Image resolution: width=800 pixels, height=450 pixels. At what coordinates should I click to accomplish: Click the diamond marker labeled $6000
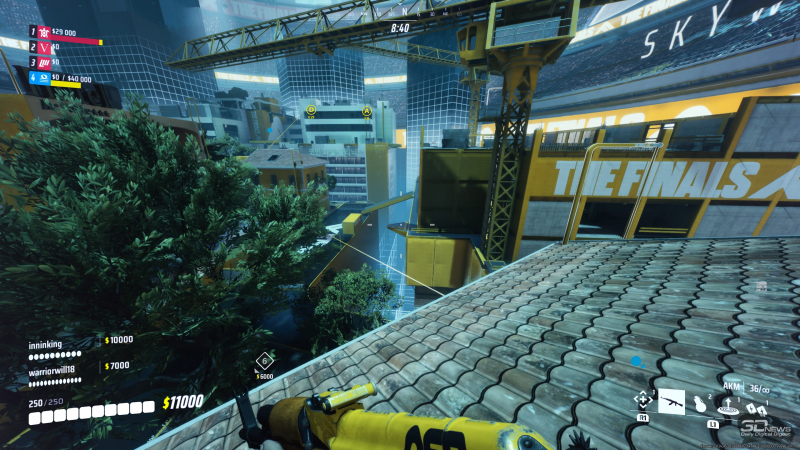(264, 361)
